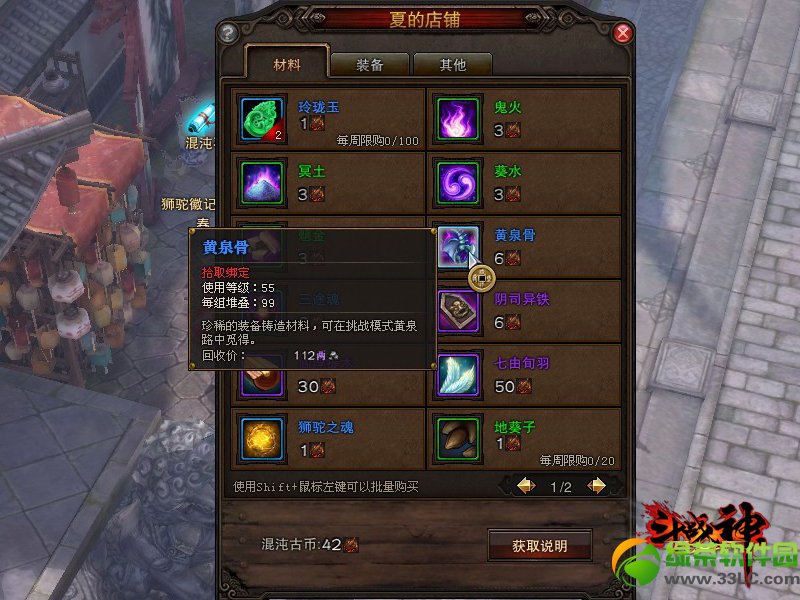Image resolution: width=800 pixels, height=600 pixels.
Task: Switch to the 装备 tab
Action: 369,65
